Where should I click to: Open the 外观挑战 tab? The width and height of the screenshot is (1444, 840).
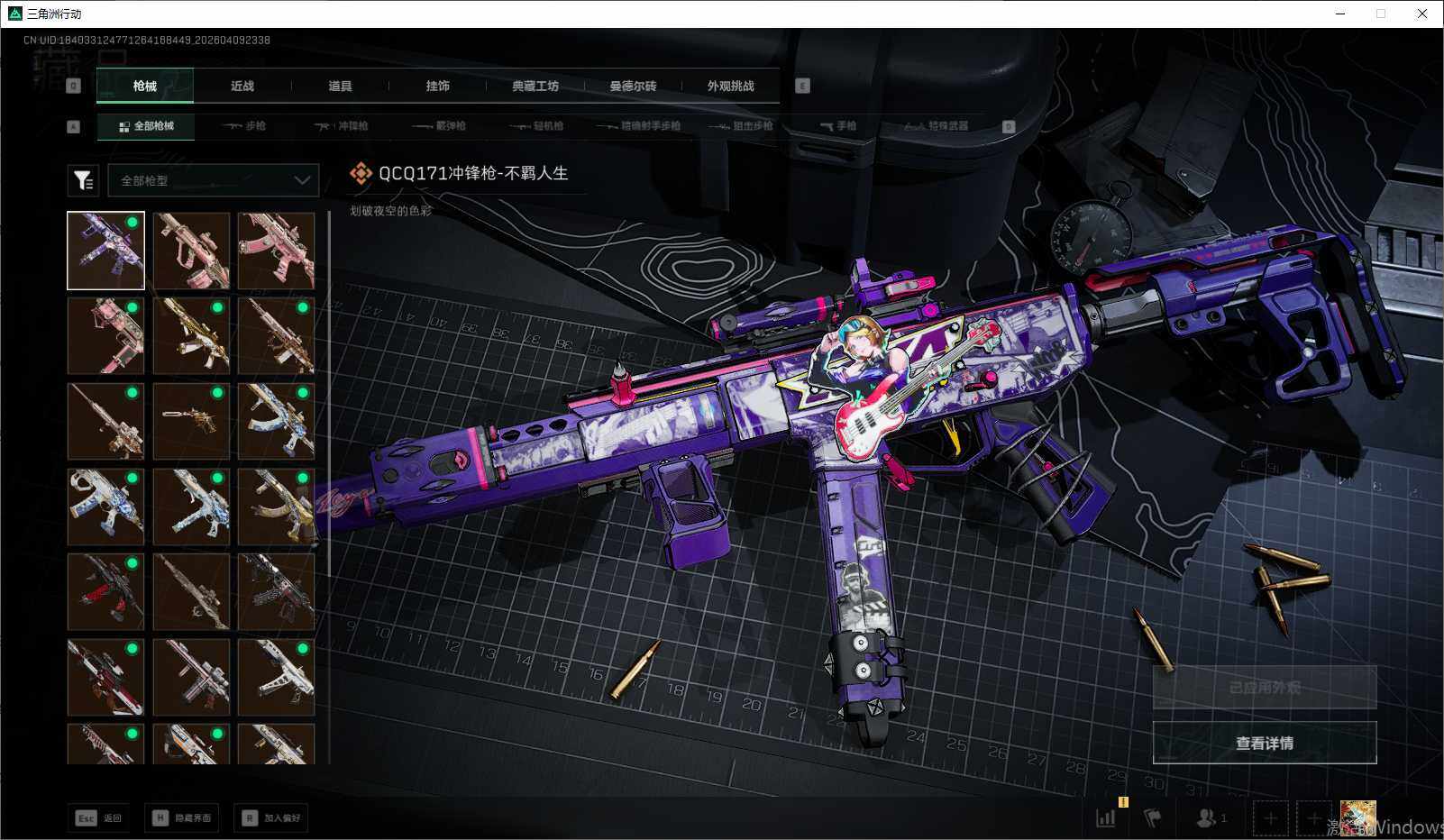(730, 87)
